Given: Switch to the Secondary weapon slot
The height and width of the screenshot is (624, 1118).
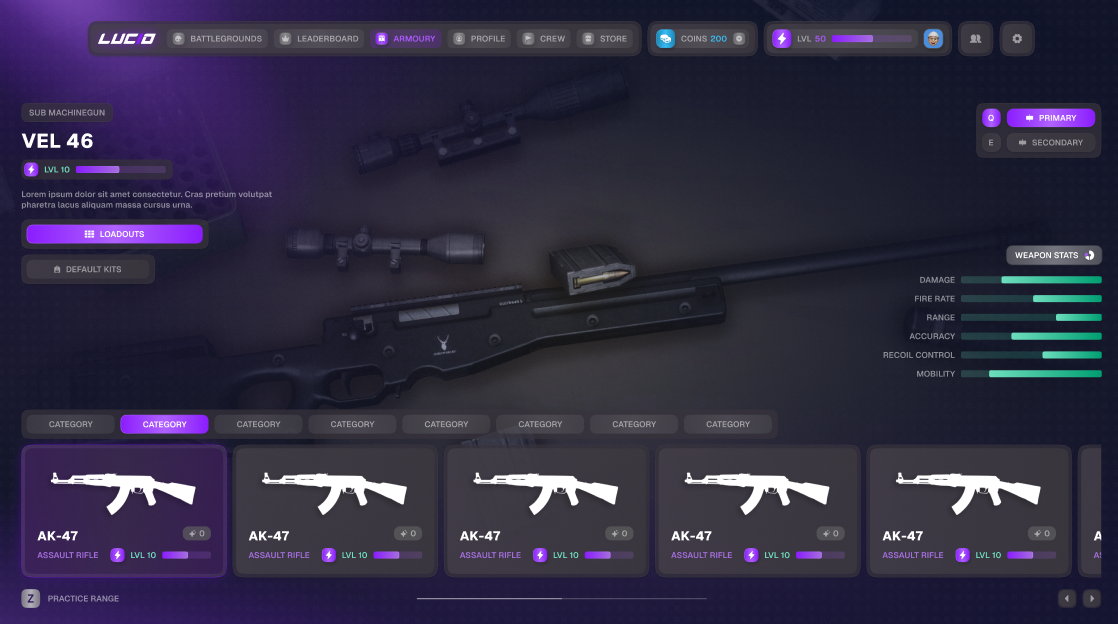Looking at the screenshot, I should [1050, 143].
